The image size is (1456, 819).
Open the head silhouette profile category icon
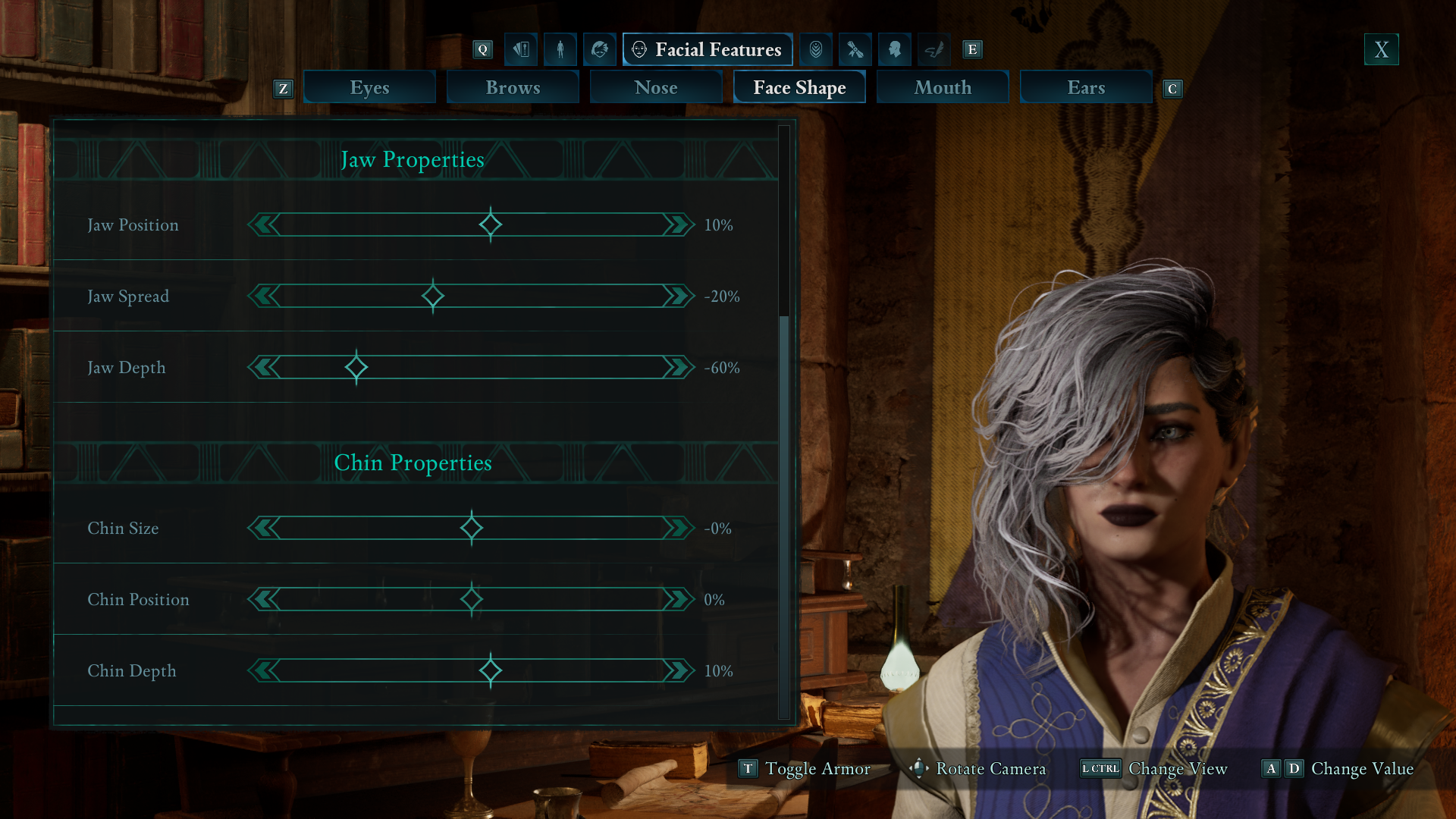895,49
